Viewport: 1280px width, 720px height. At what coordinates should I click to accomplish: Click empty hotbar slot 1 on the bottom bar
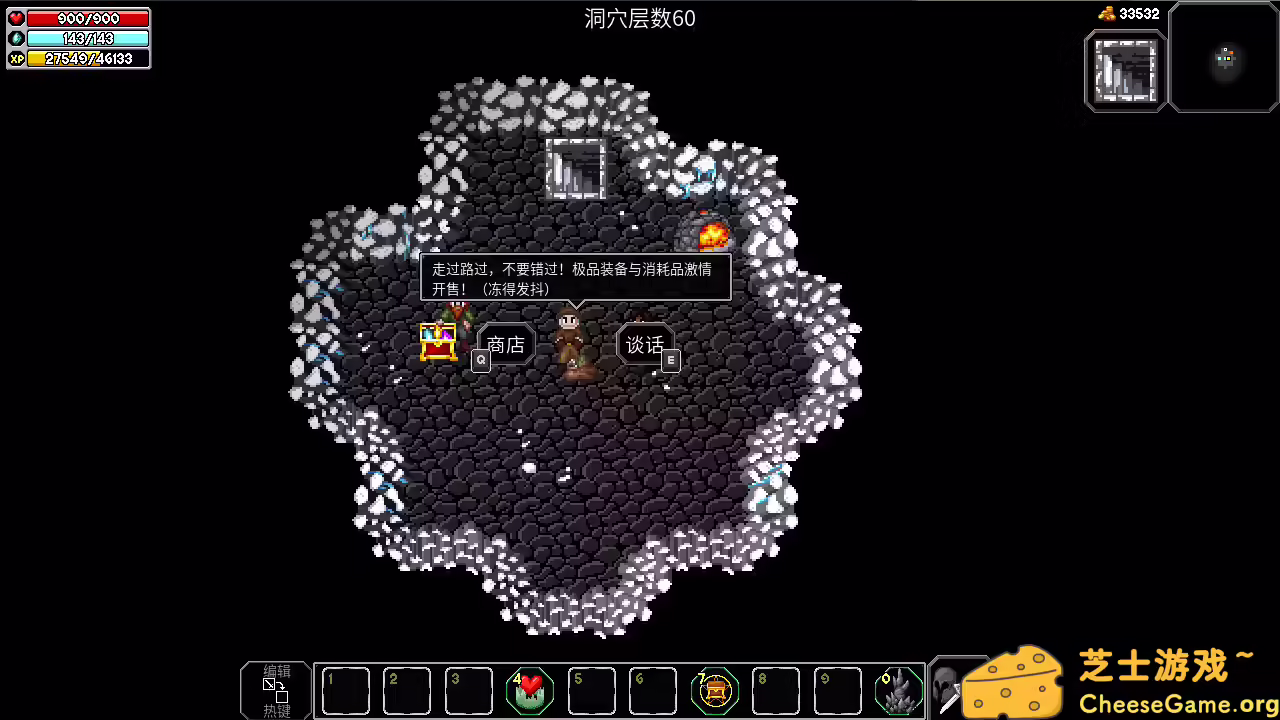[x=345, y=690]
